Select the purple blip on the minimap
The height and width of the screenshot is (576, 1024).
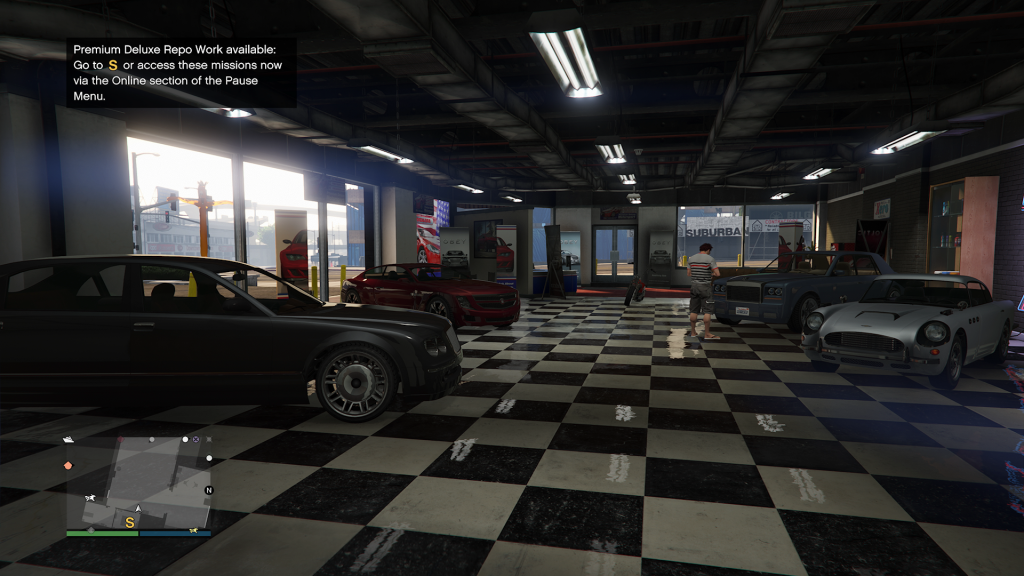pyautogui.click(x=197, y=439)
